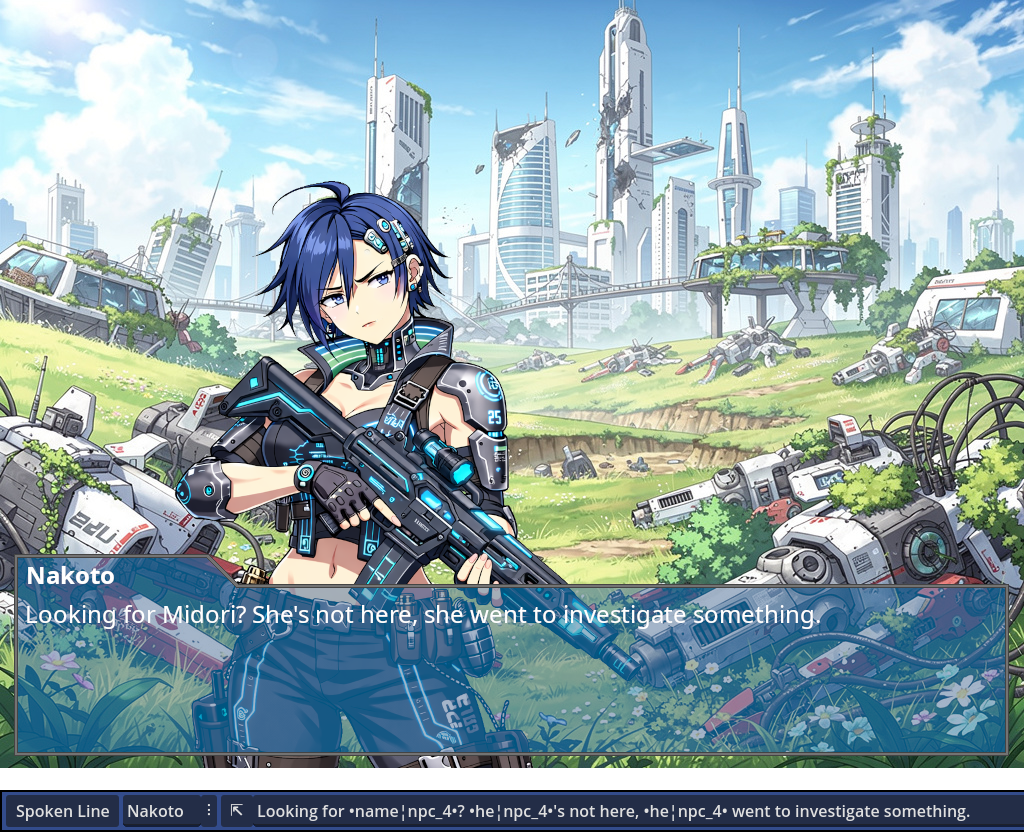The width and height of the screenshot is (1024, 832).
Task: Edit the spoken line script text
Action: pyautogui.click(x=613, y=811)
